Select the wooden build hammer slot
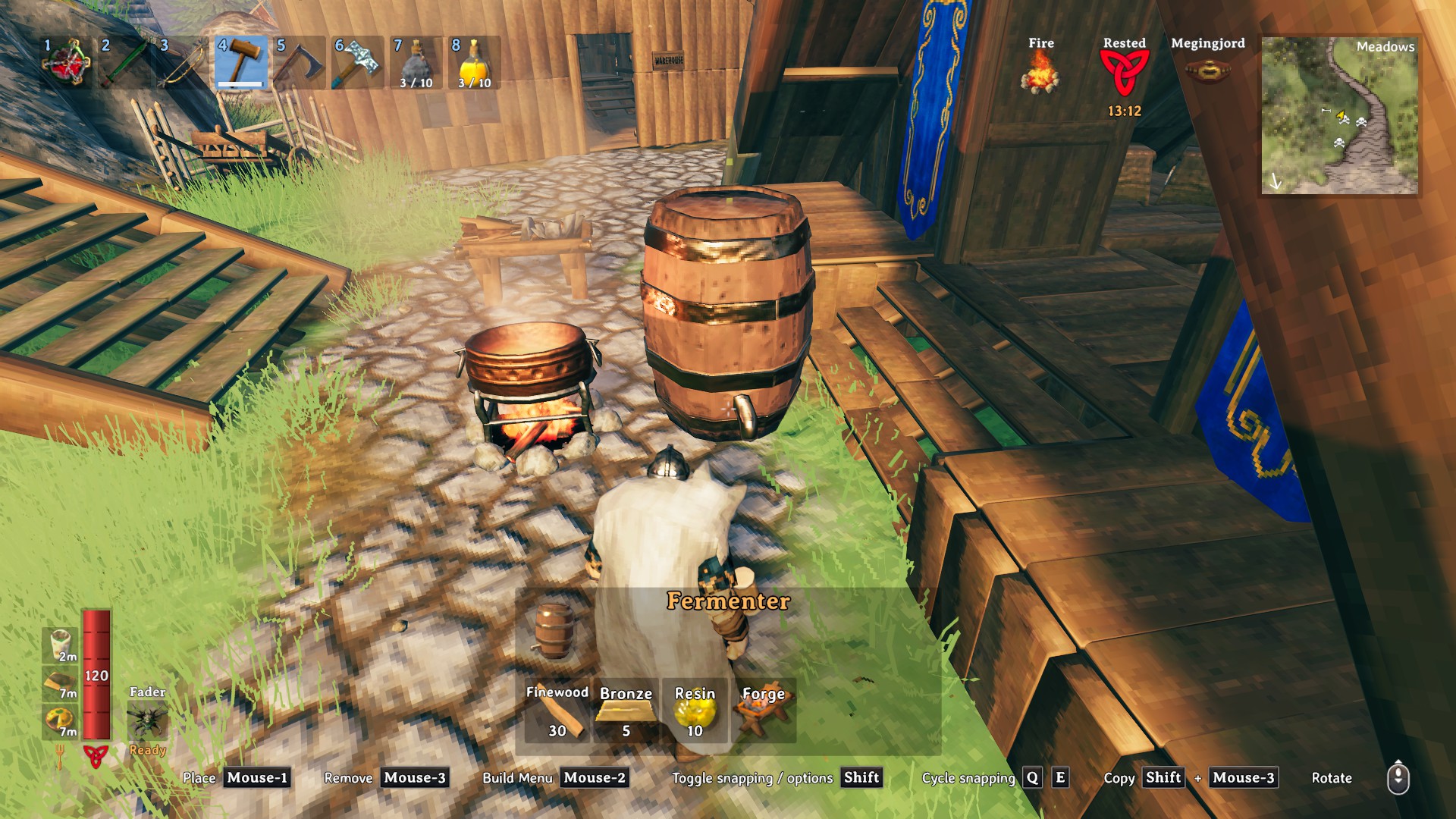Viewport: 1456px width, 819px height. [241, 63]
